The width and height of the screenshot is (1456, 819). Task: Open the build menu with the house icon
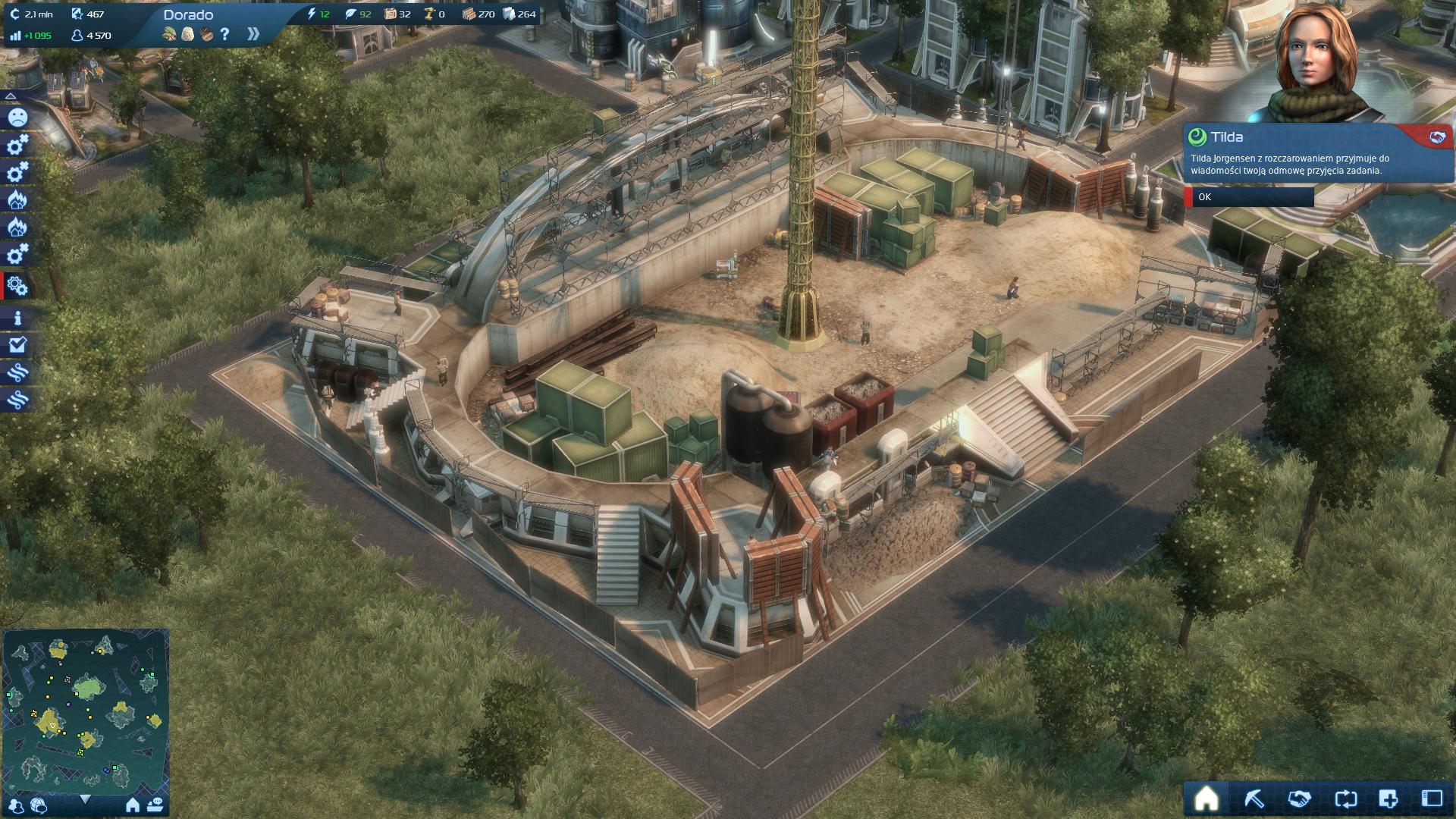[x=1206, y=799]
